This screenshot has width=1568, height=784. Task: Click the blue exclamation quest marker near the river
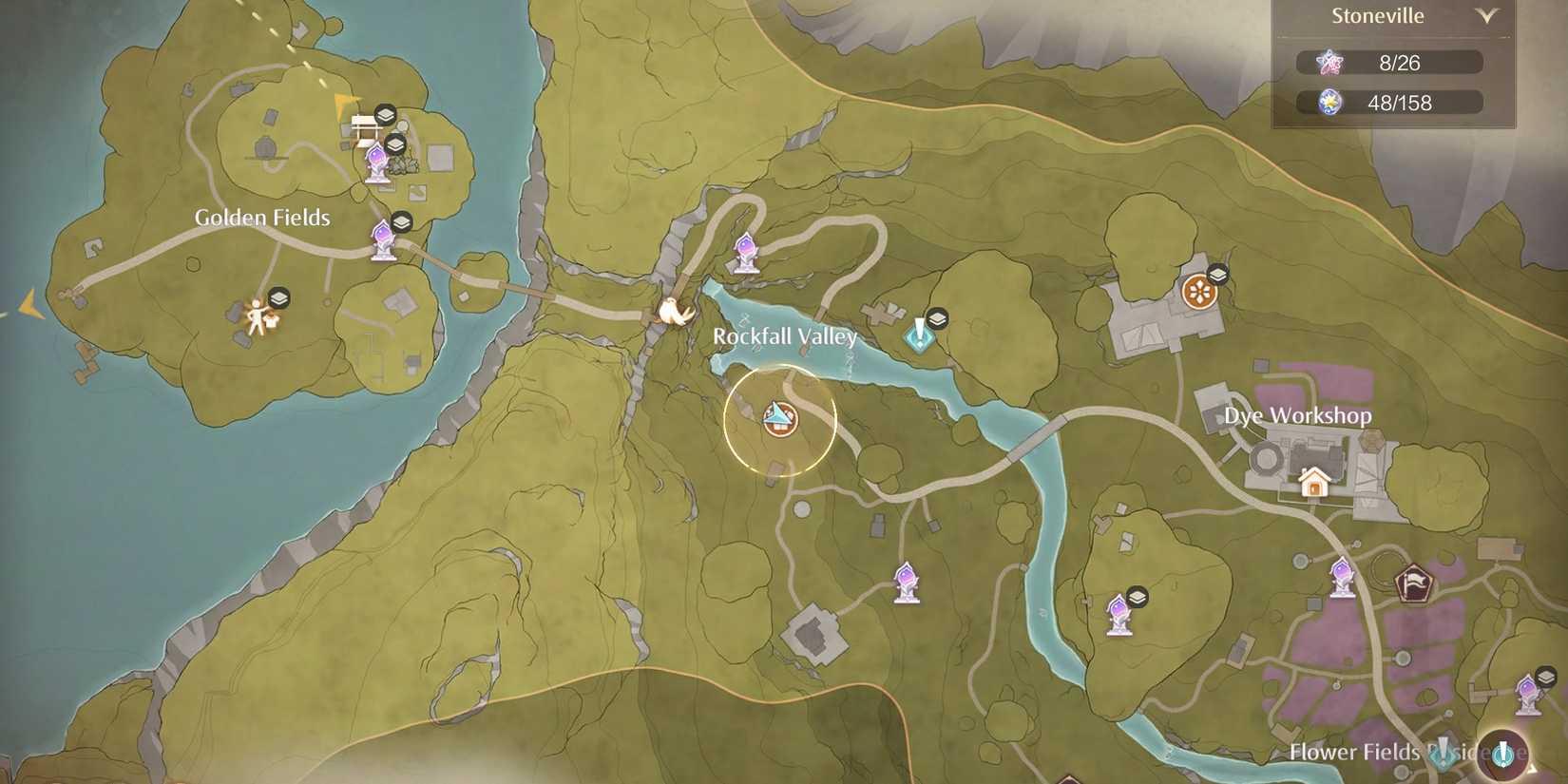918,335
